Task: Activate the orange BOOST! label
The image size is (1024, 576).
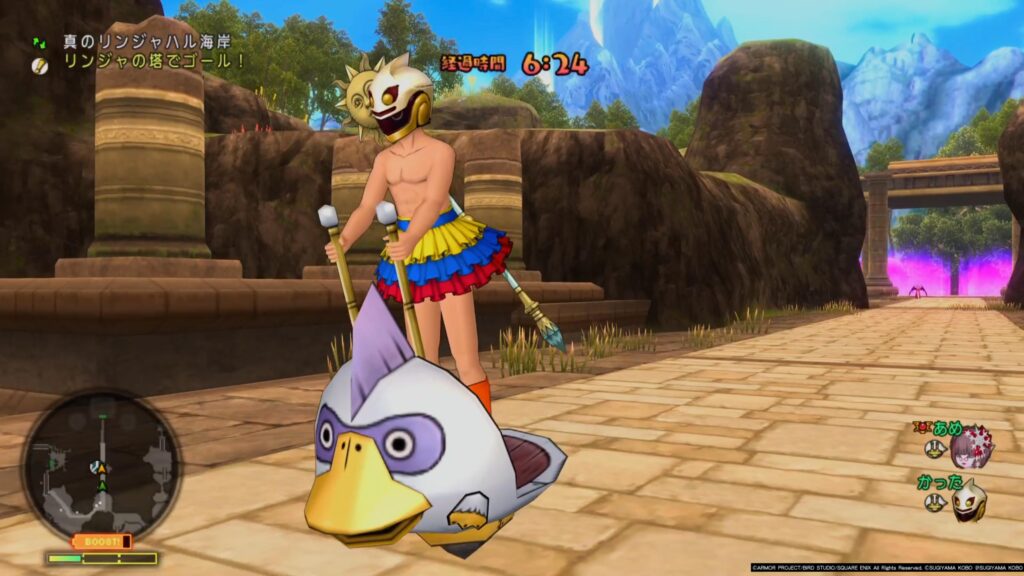Action: click(102, 541)
